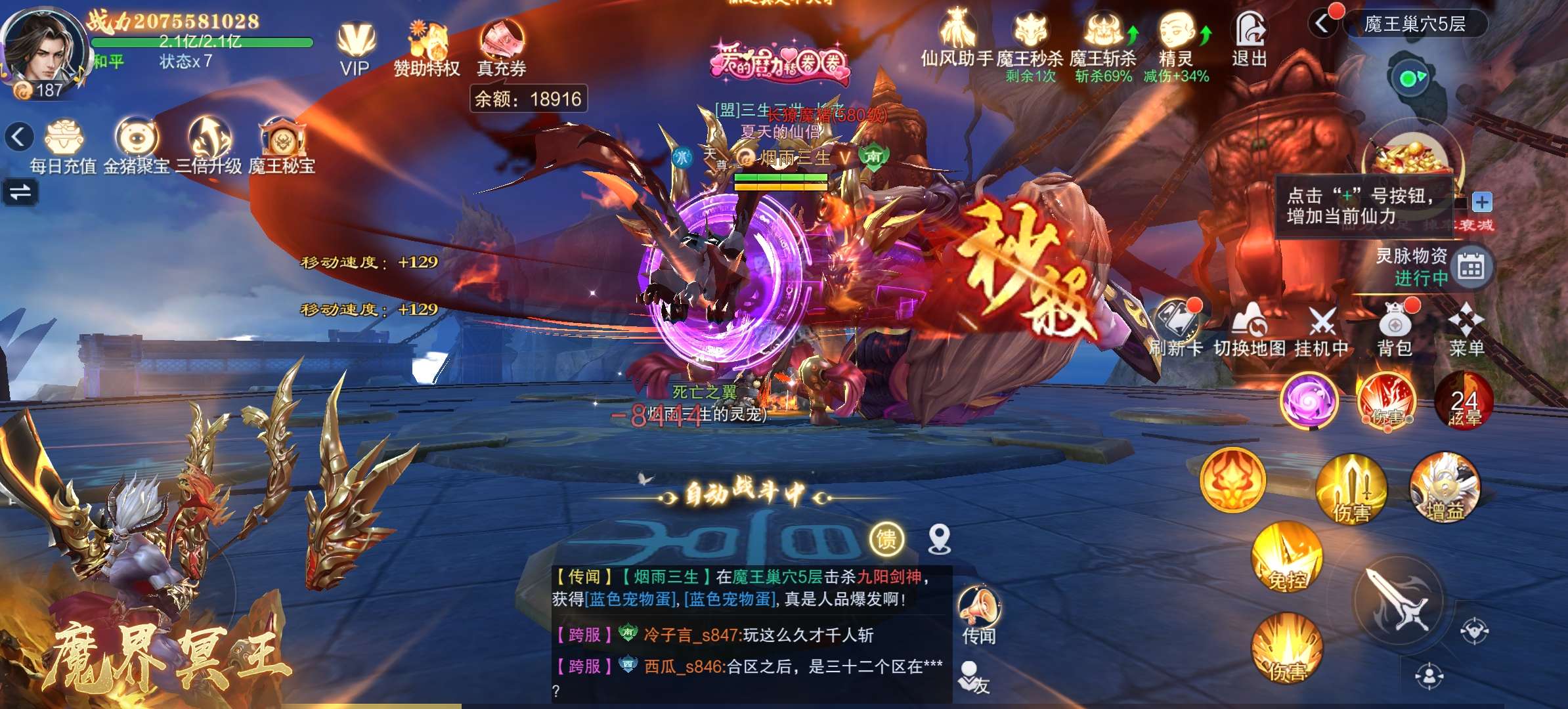Open the 菜单 menu
This screenshot has height=709, width=1568.
1466,330
